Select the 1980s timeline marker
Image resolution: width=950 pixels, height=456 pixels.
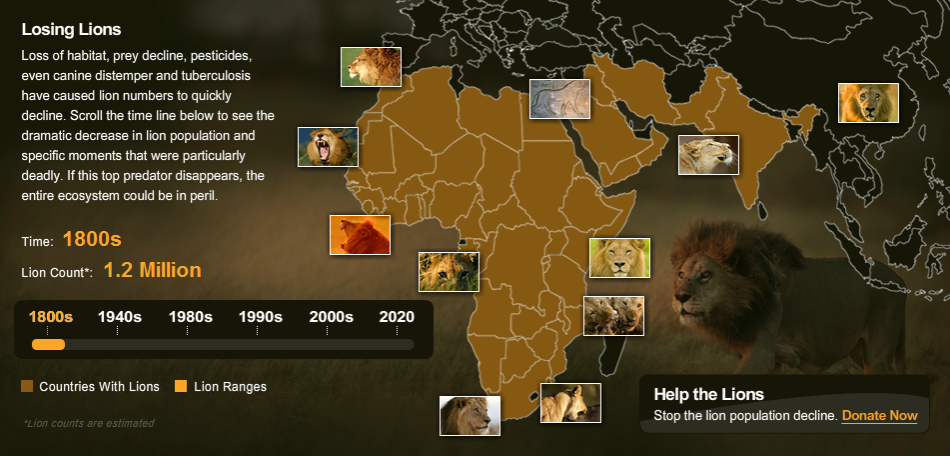coord(190,317)
